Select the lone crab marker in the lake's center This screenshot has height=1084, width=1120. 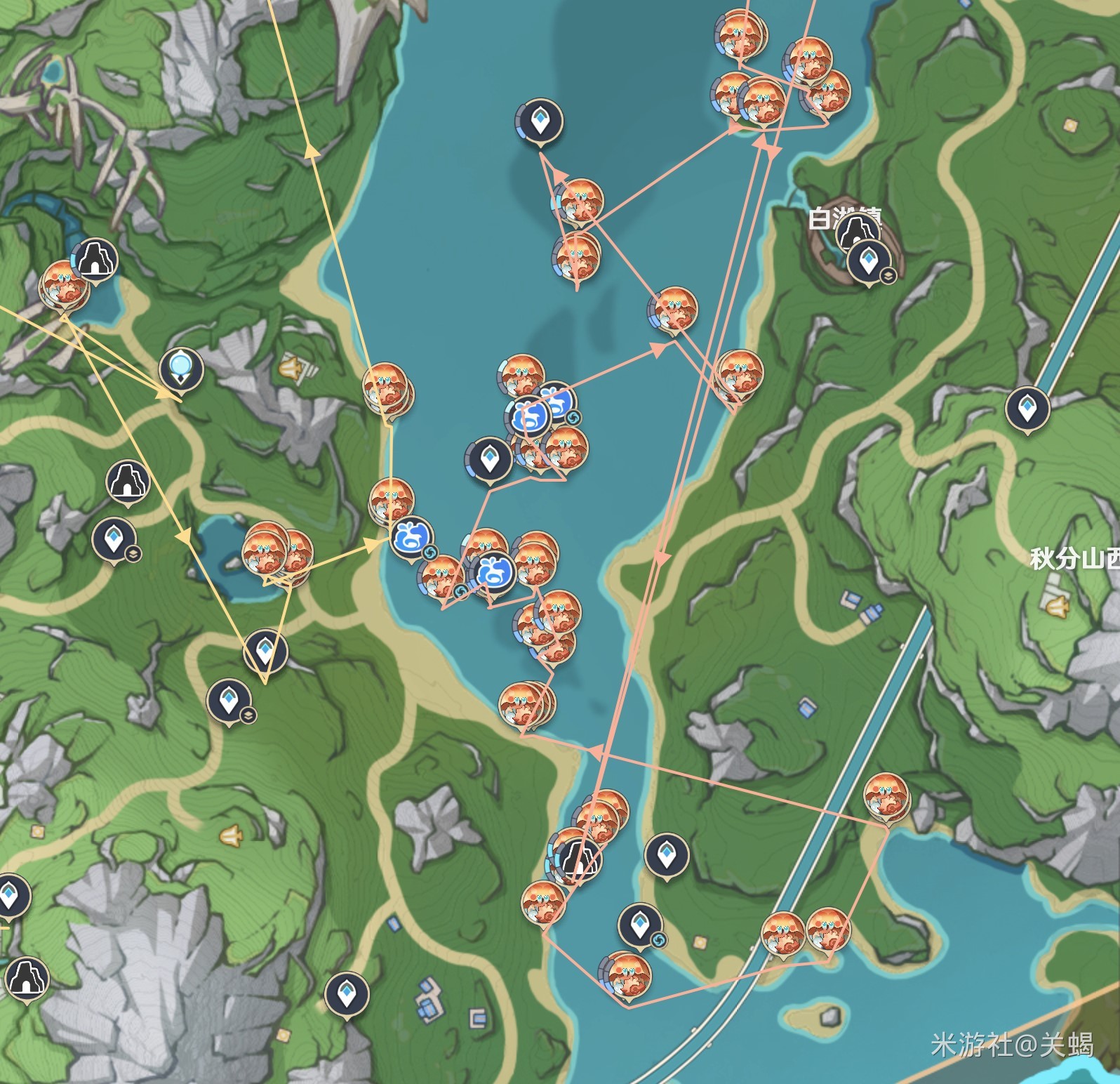(674, 308)
